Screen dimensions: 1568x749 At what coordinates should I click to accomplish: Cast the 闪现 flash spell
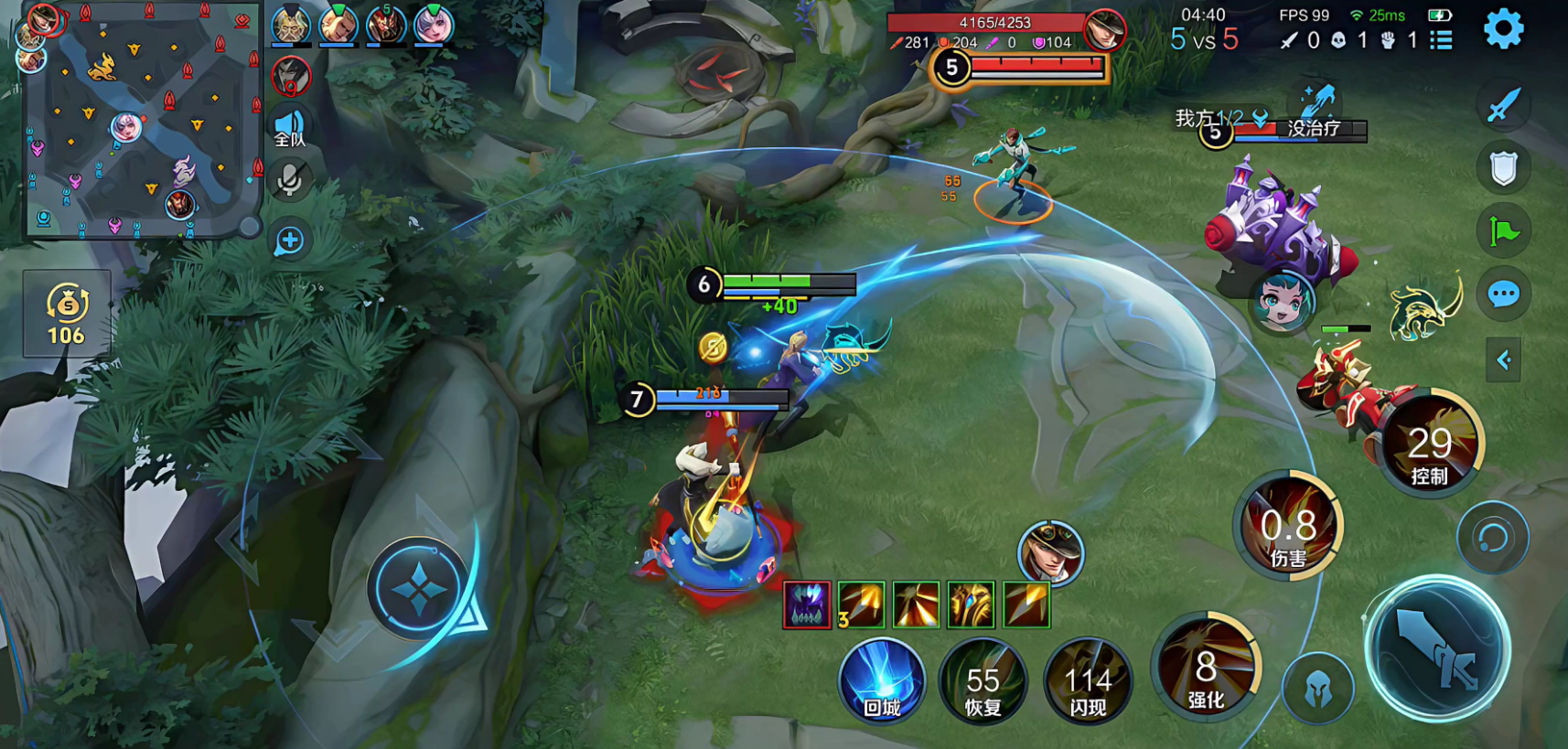click(1088, 682)
